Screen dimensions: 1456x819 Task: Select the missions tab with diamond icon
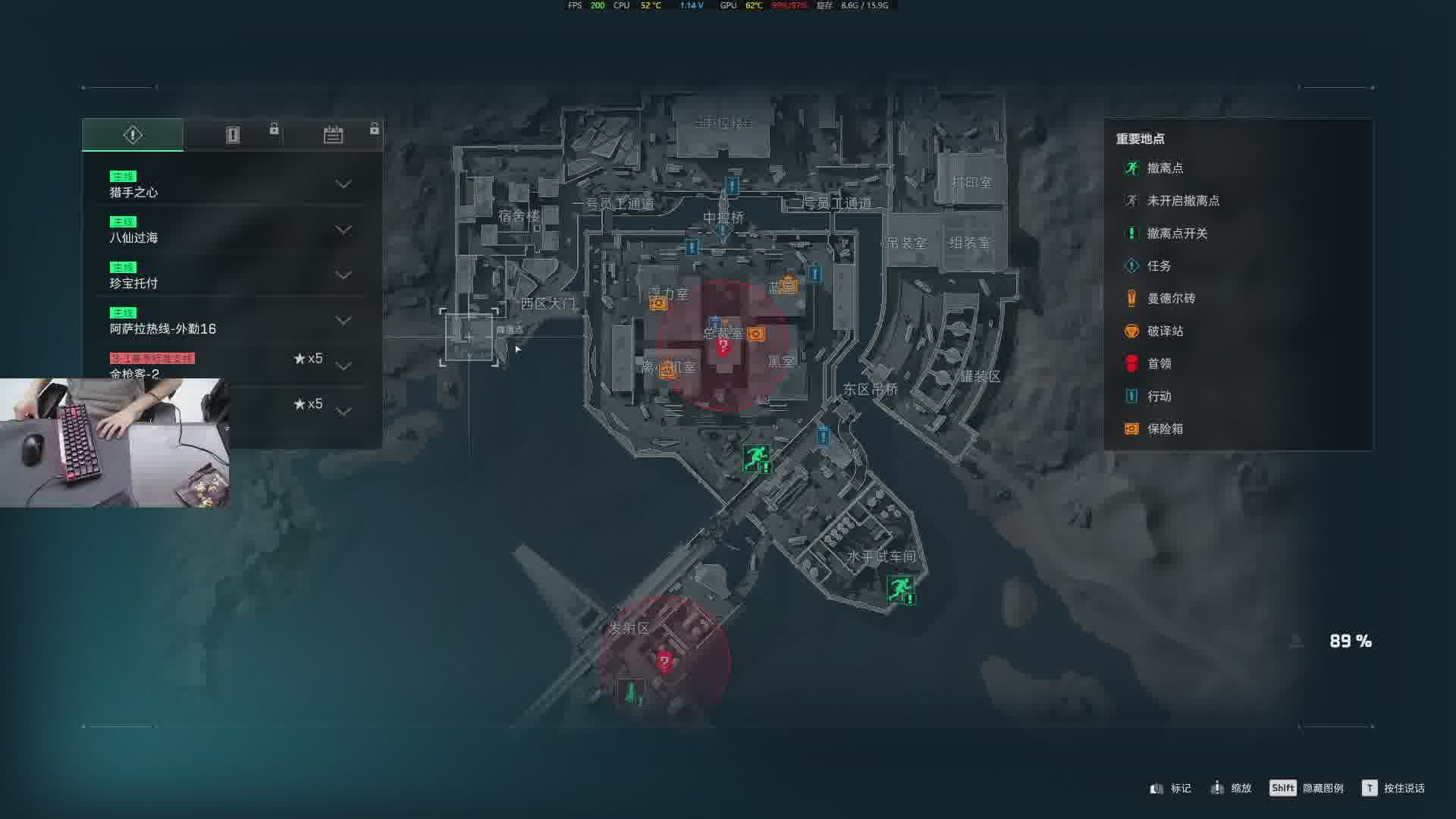coord(133,135)
